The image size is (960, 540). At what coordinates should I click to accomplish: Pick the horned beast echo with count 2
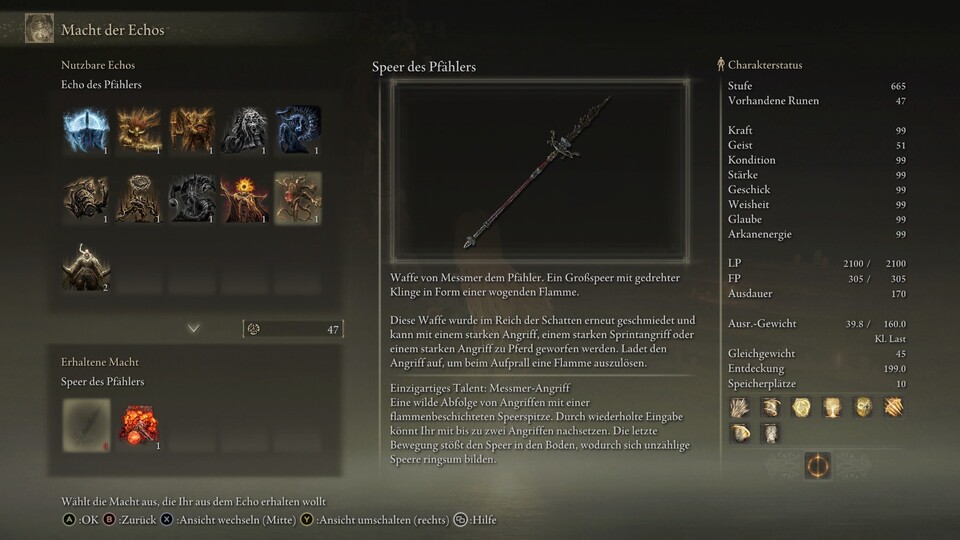coord(85,266)
